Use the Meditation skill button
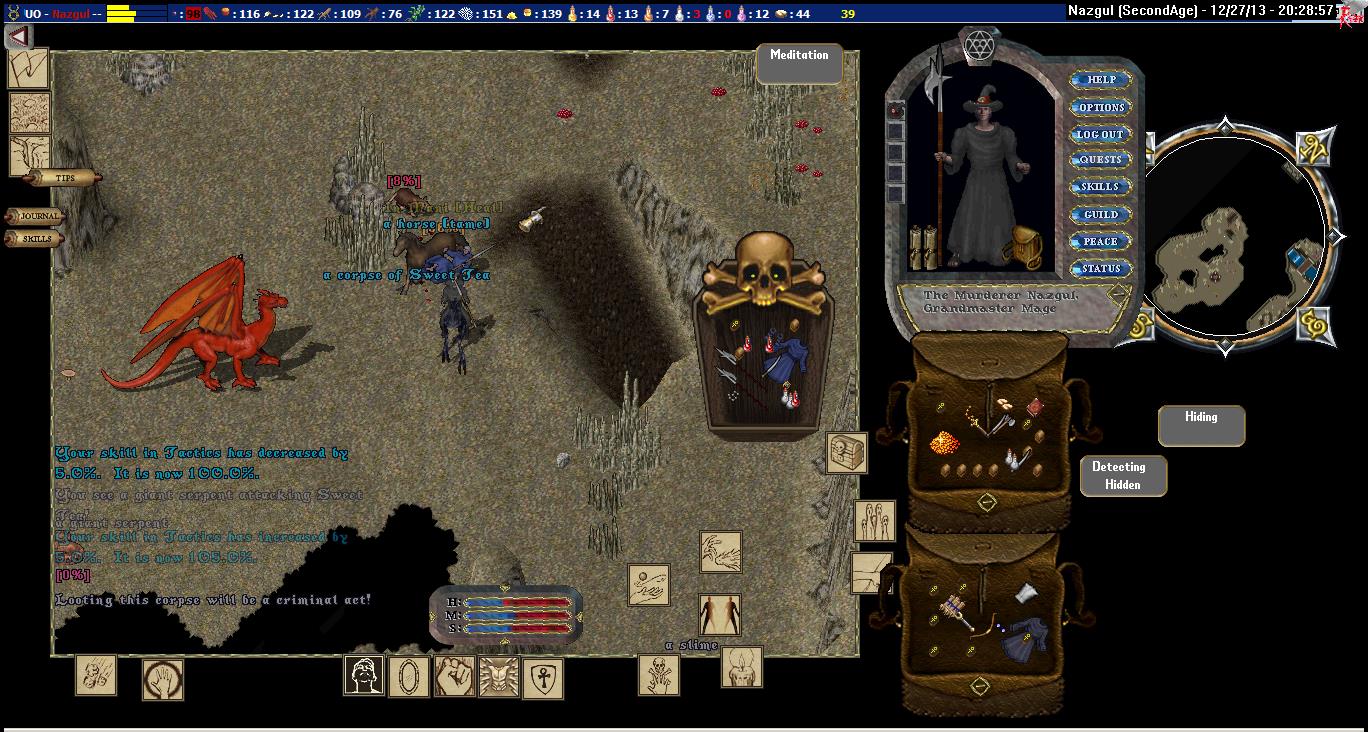The height and width of the screenshot is (732, 1368). [799, 63]
